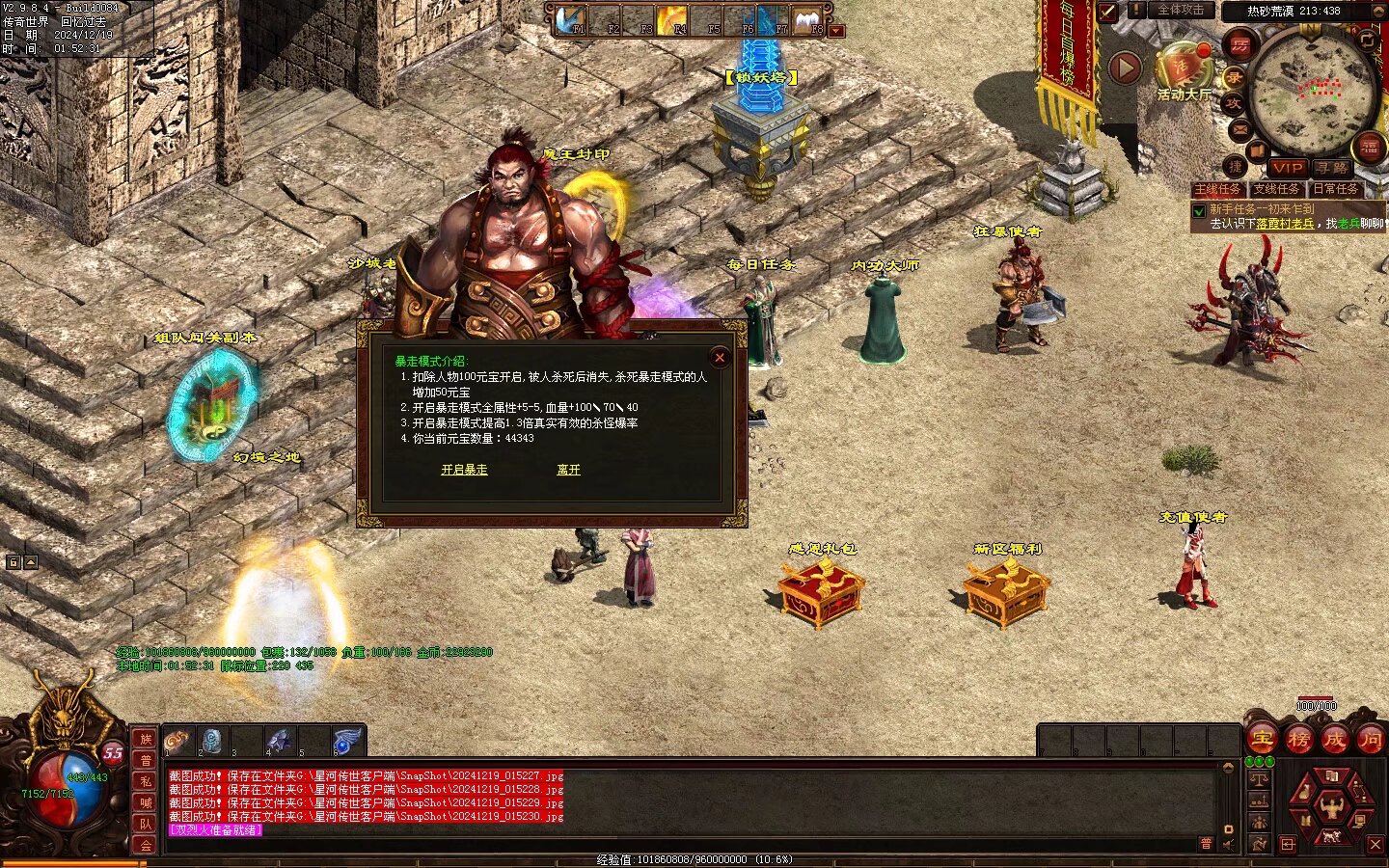1389x868 pixels.
Task: Open the 活动大厅 activity hall
Action: click(1182, 70)
